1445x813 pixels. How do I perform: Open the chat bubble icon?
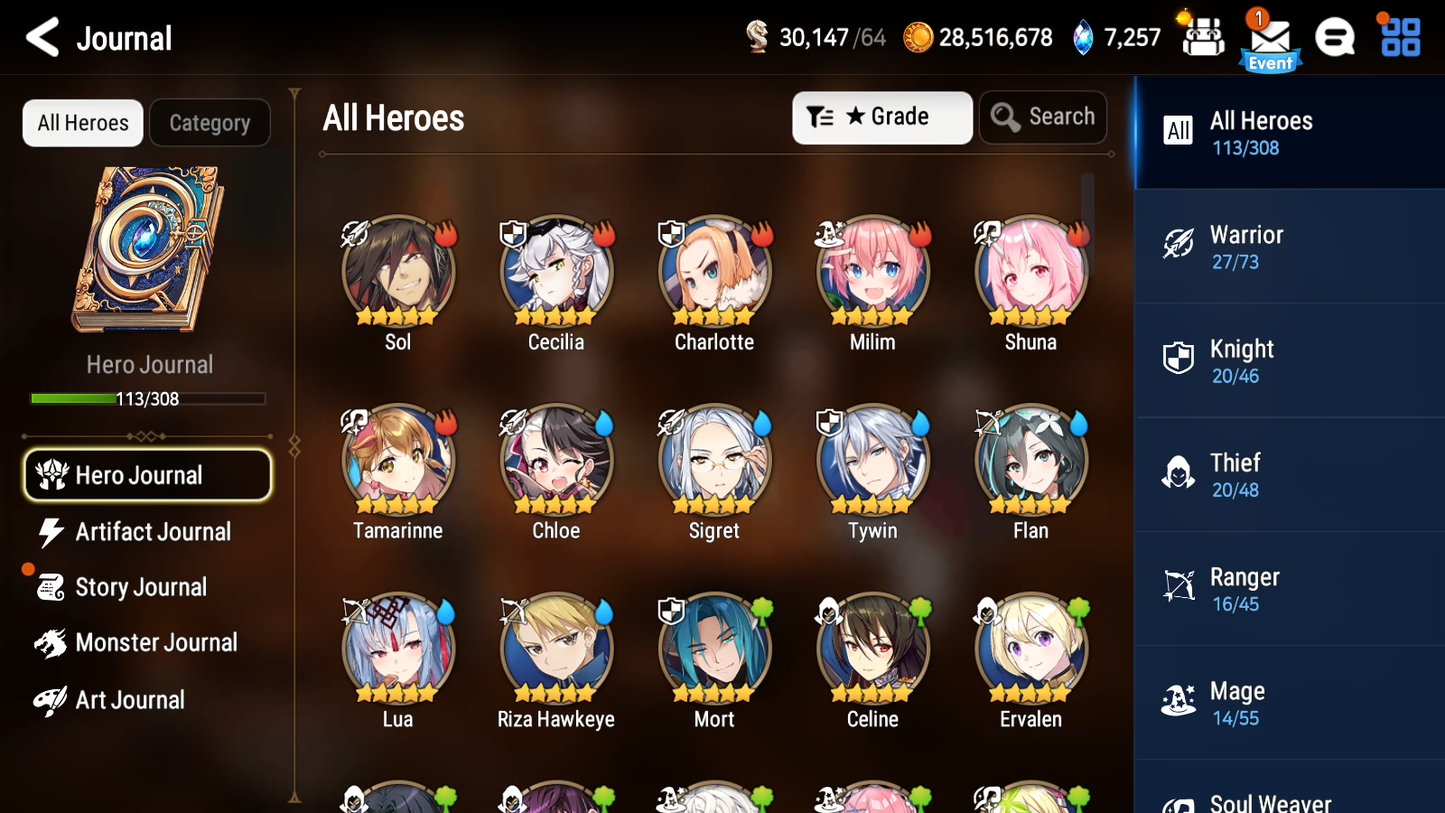(x=1335, y=37)
